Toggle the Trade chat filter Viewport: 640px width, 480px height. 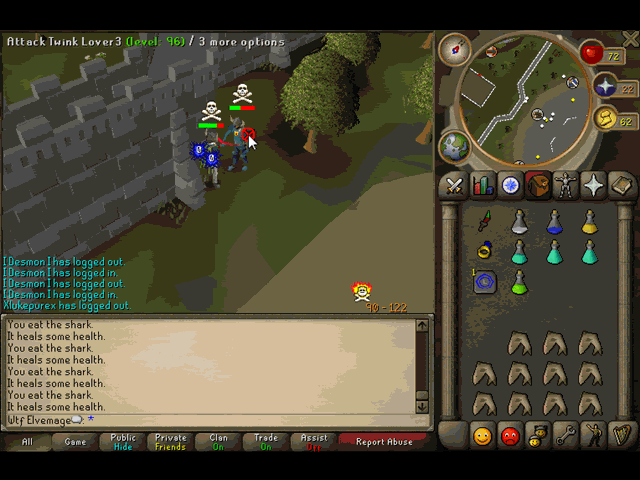point(266,441)
